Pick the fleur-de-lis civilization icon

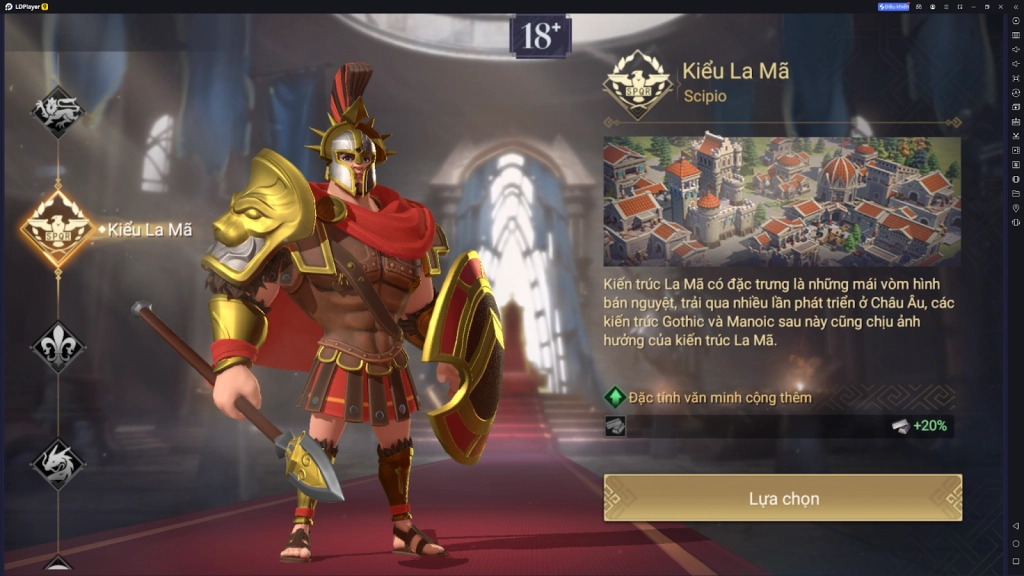pyautogui.click(x=57, y=347)
